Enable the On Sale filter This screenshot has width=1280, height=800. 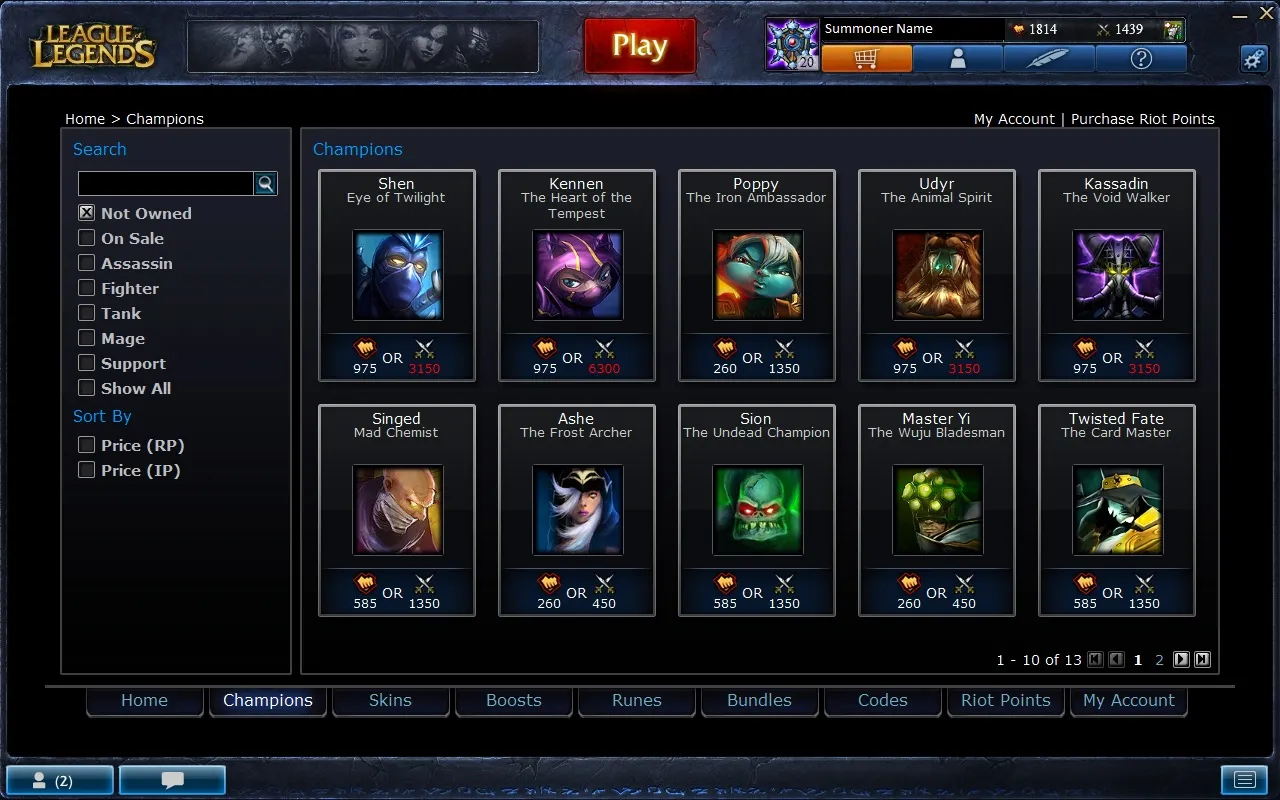click(87, 238)
